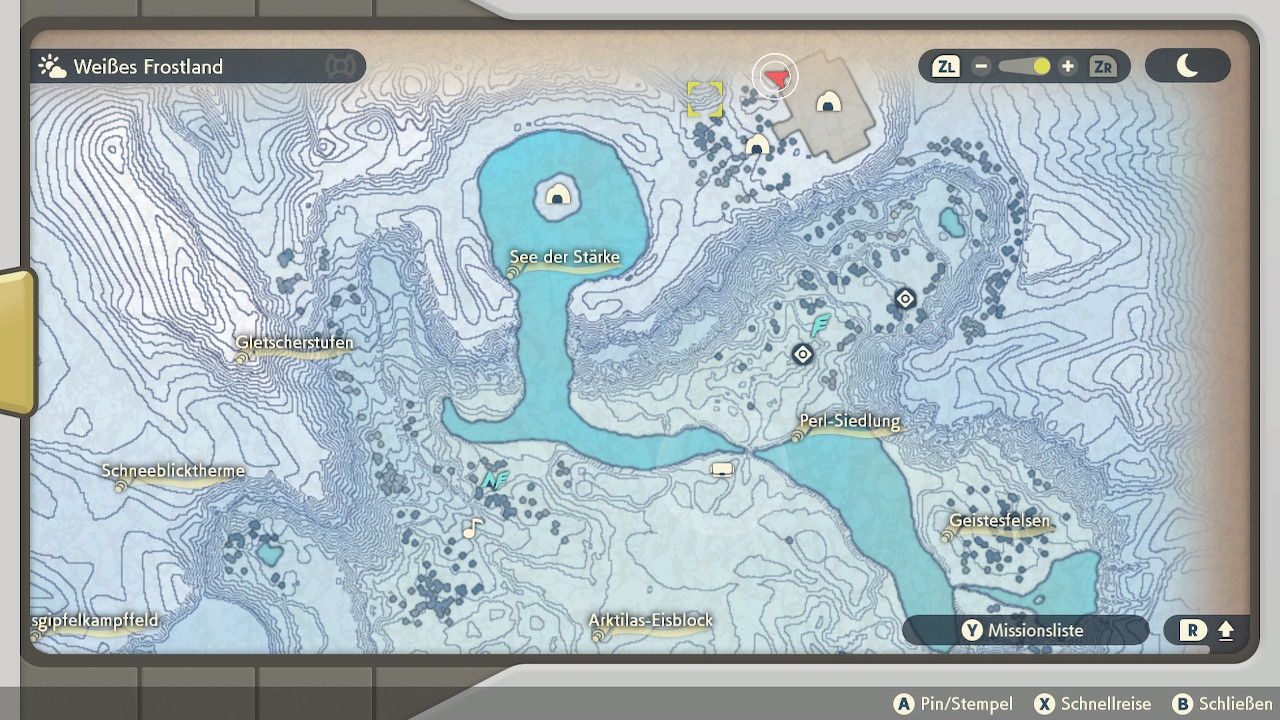Select the Perl-Siedlung location marker
The width and height of the screenshot is (1280, 720).
pyautogui.click(x=849, y=422)
